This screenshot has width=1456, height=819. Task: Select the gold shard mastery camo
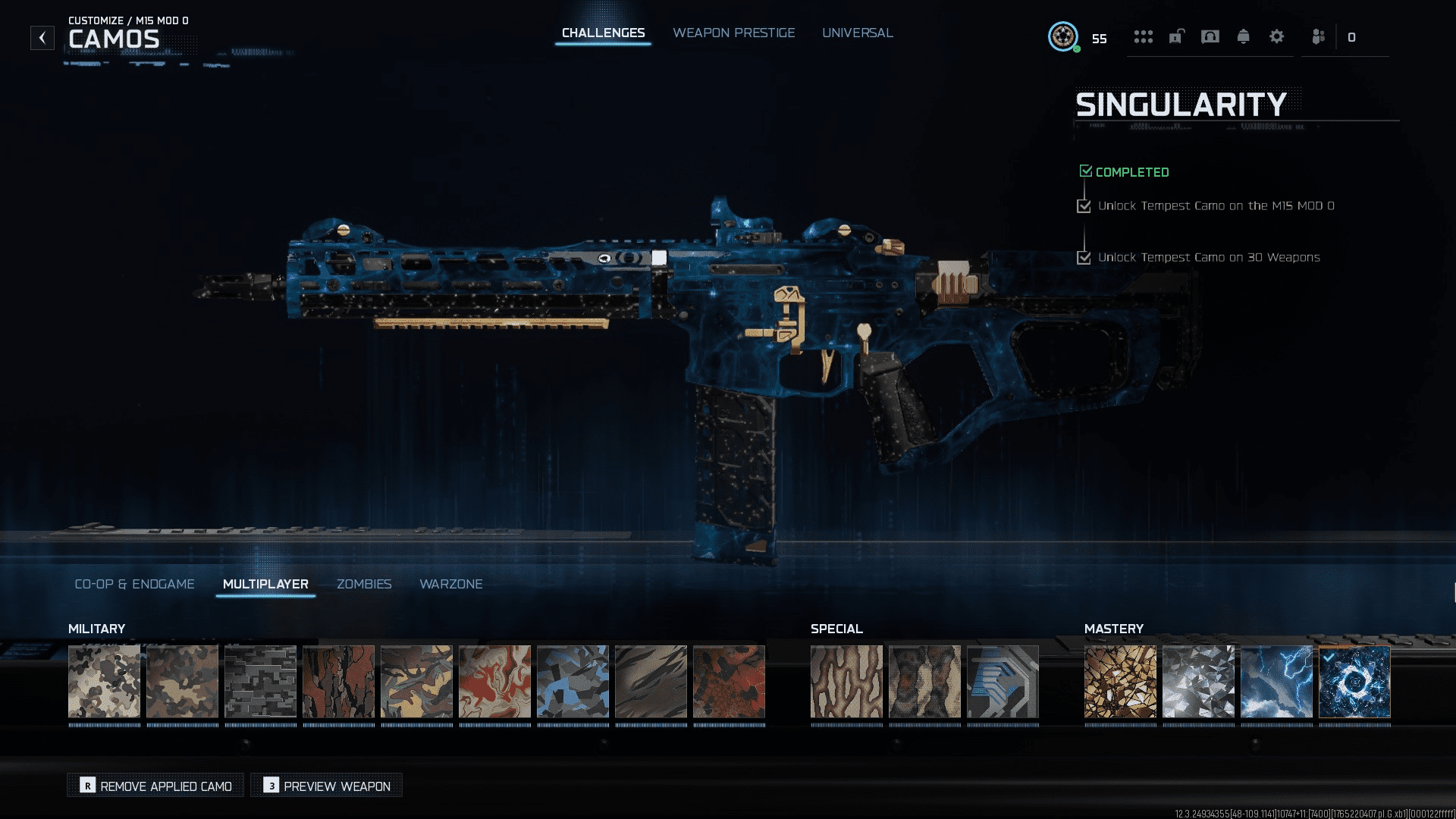coord(1121,682)
